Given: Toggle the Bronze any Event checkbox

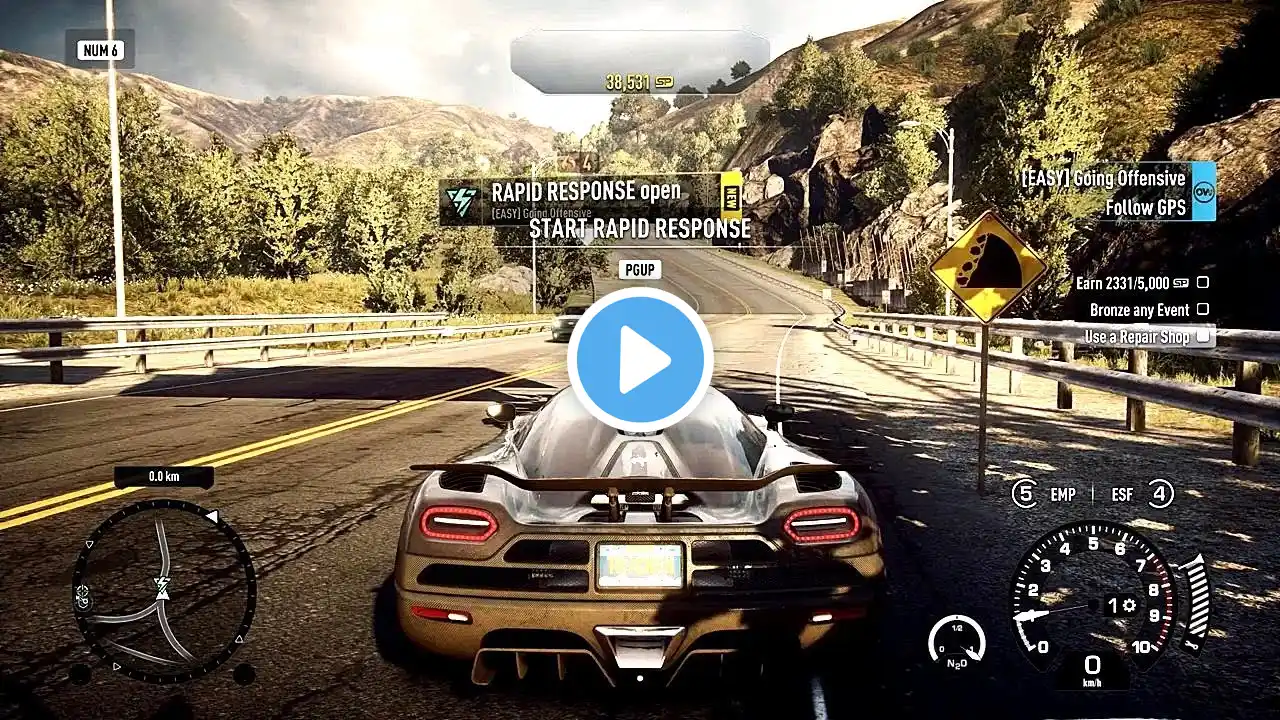Looking at the screenshot, I should tap(1203, 310).
